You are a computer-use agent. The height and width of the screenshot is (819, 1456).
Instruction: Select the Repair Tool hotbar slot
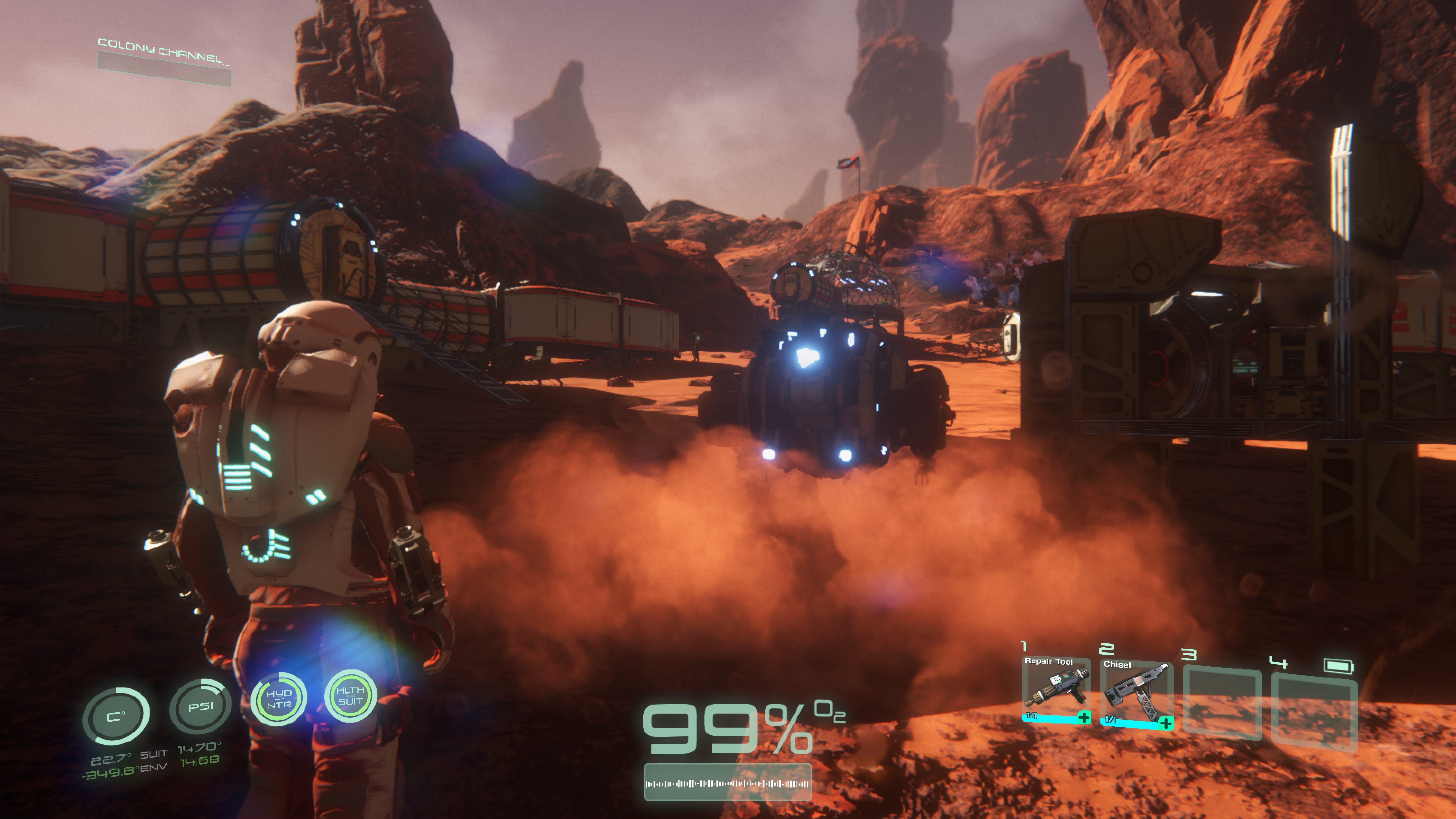pos(1056,689)
